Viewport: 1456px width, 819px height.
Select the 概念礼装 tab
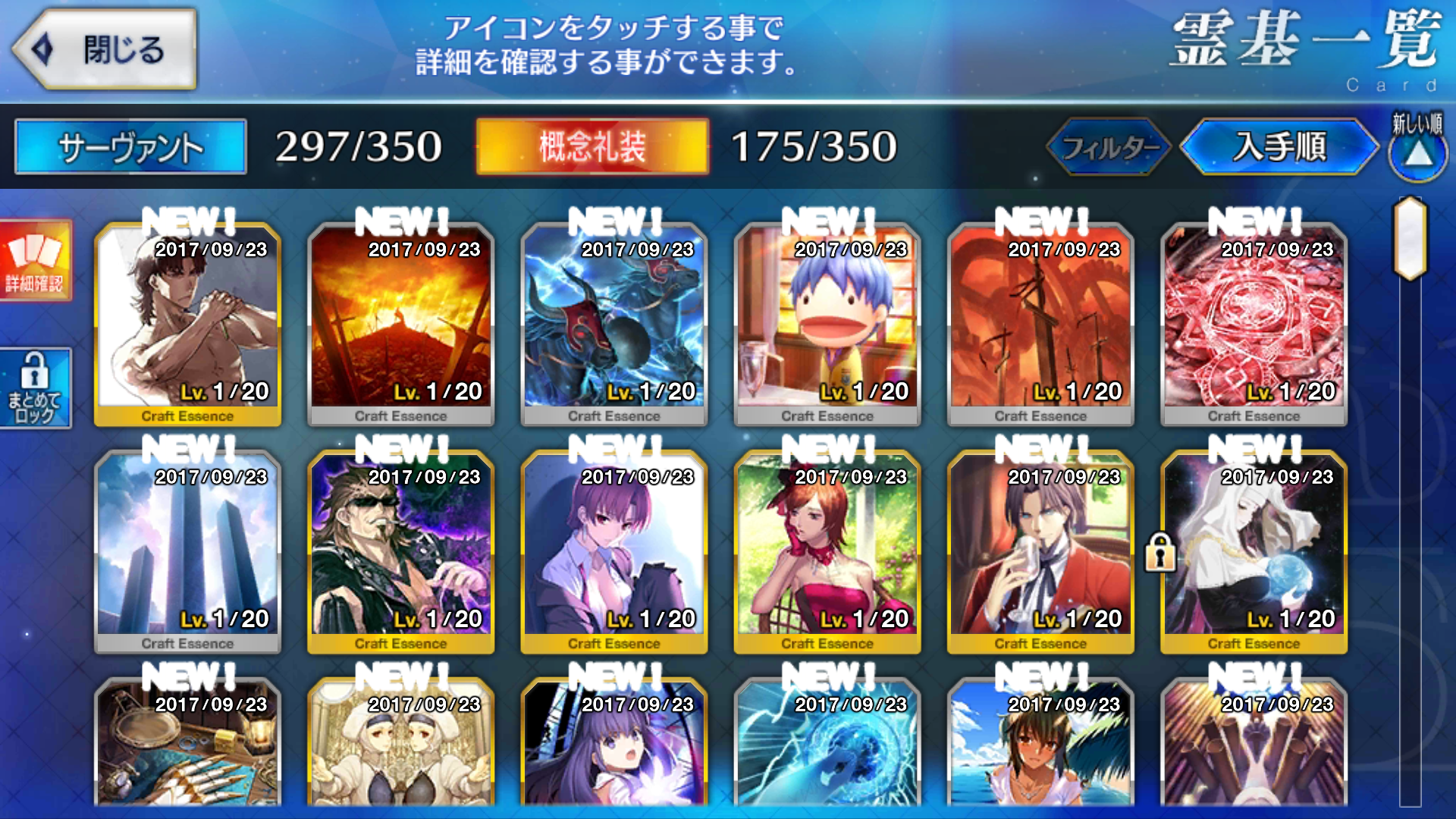click(x=592, y=146)
